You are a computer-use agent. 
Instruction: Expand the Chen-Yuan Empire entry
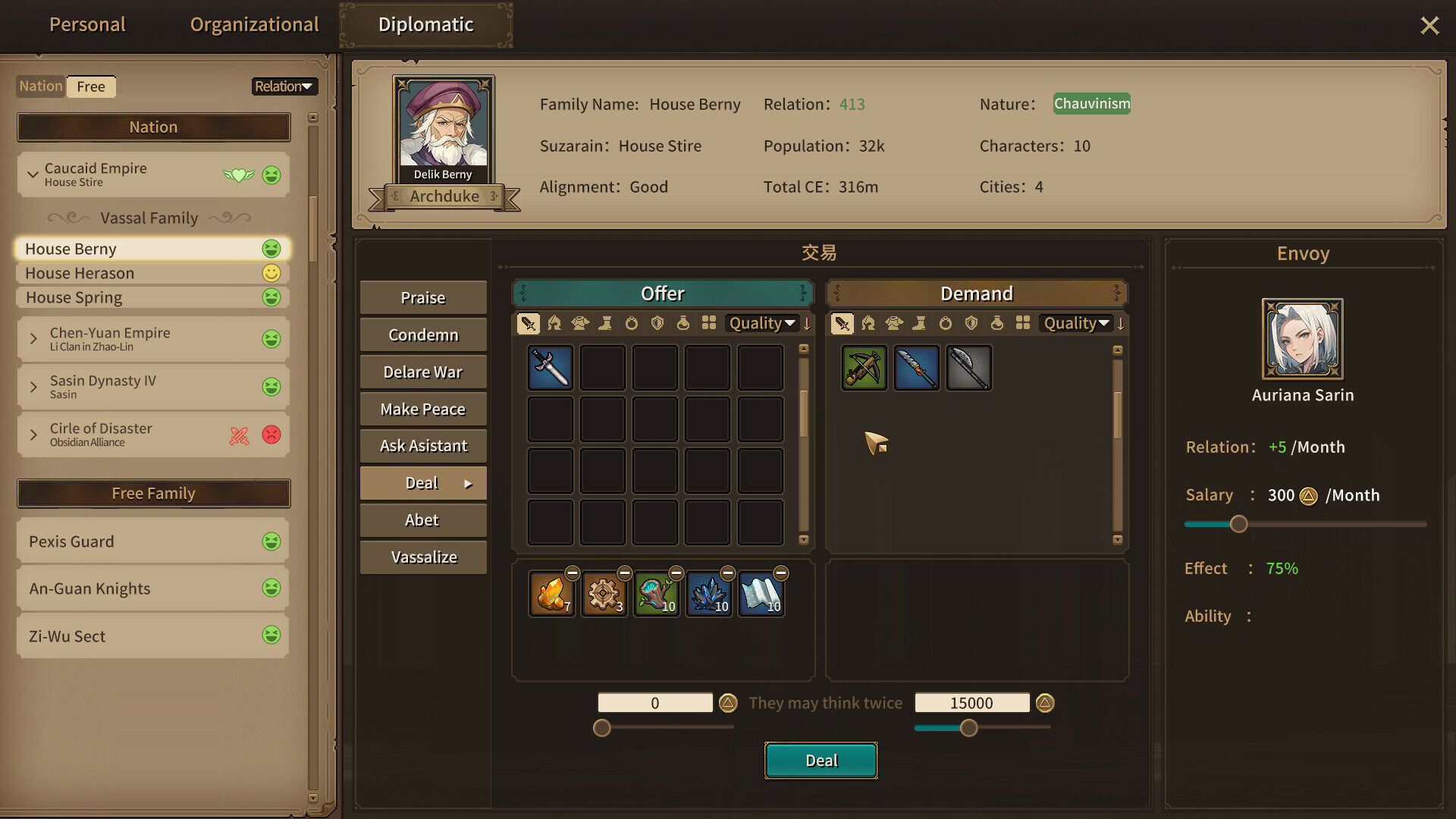tap(33, 339)
